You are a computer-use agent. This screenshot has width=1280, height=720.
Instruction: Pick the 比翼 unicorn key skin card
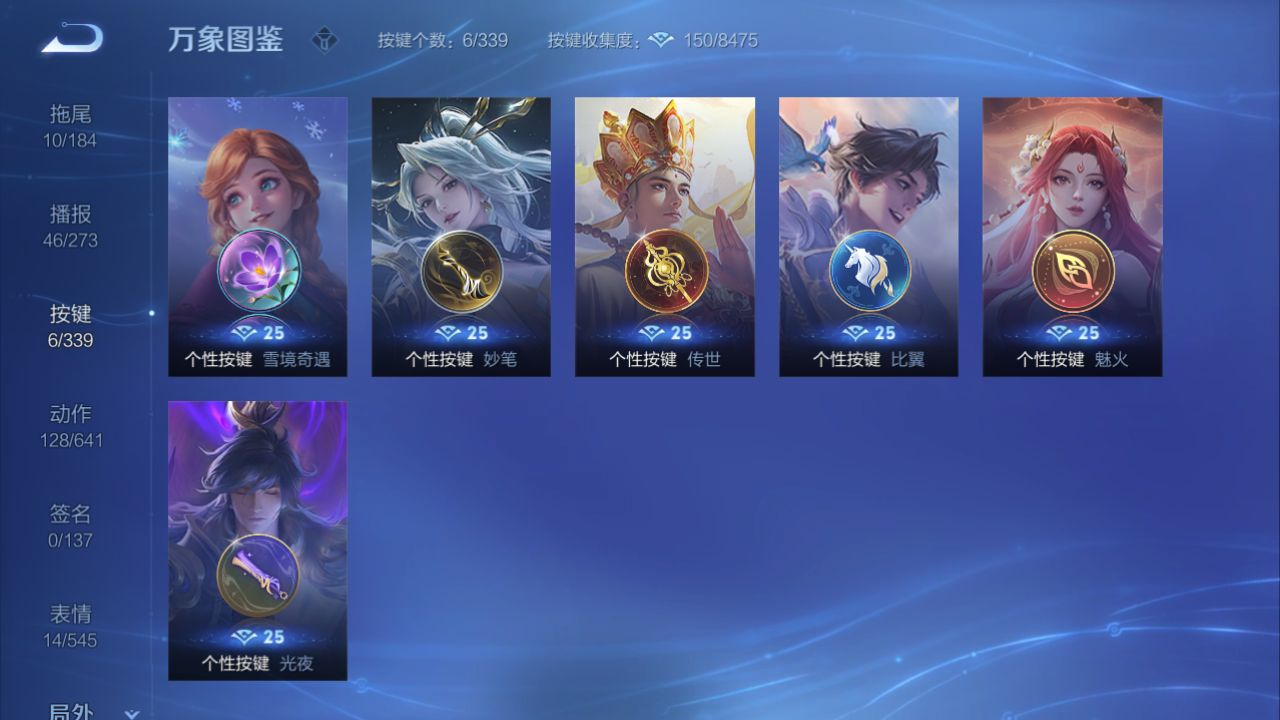869,237
